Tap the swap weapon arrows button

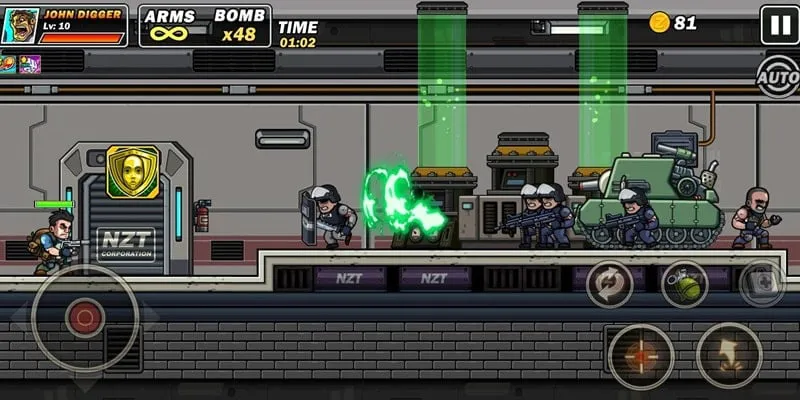609,284
